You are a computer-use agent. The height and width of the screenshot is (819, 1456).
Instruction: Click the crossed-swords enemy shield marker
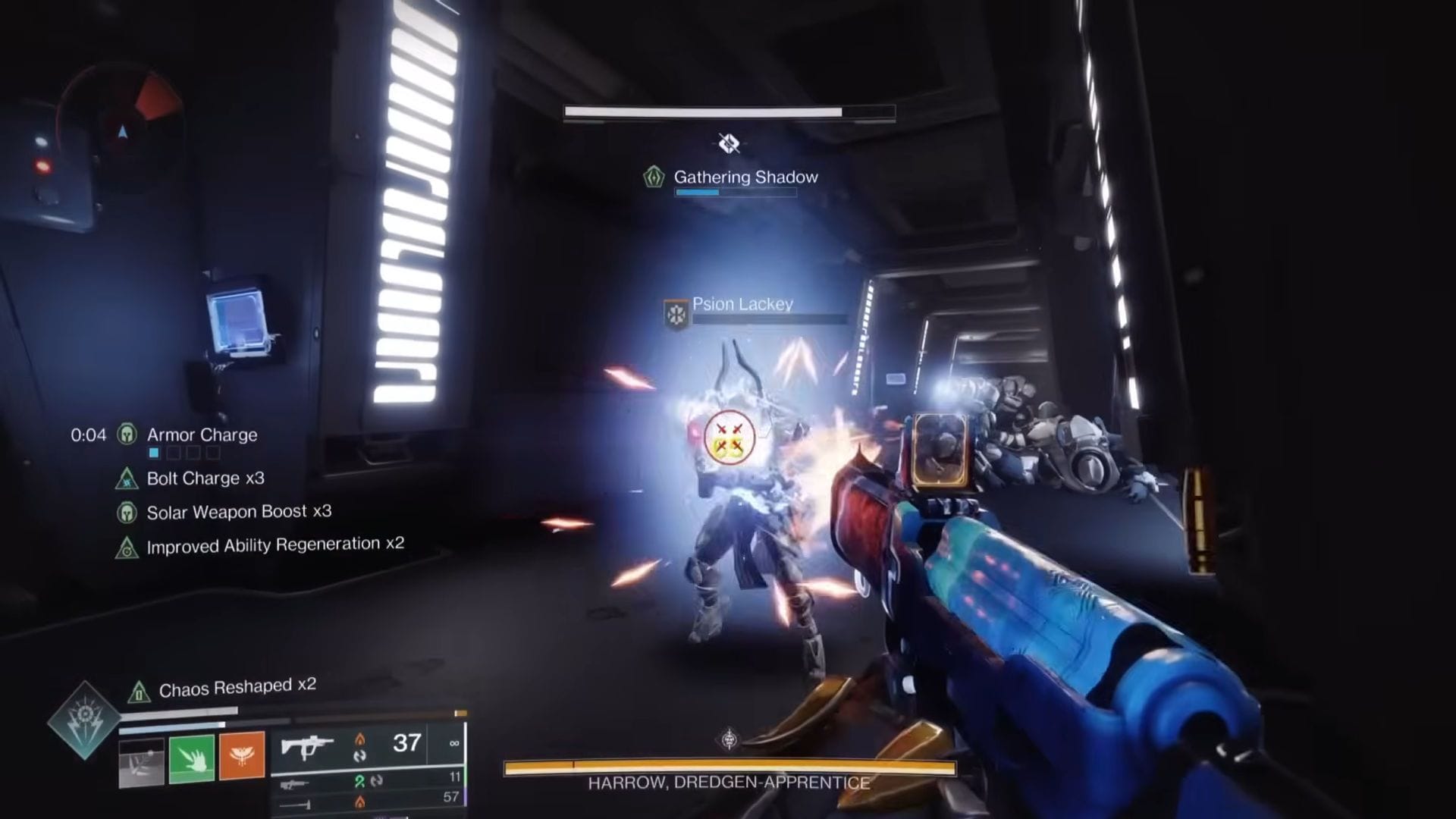(729, 438)
